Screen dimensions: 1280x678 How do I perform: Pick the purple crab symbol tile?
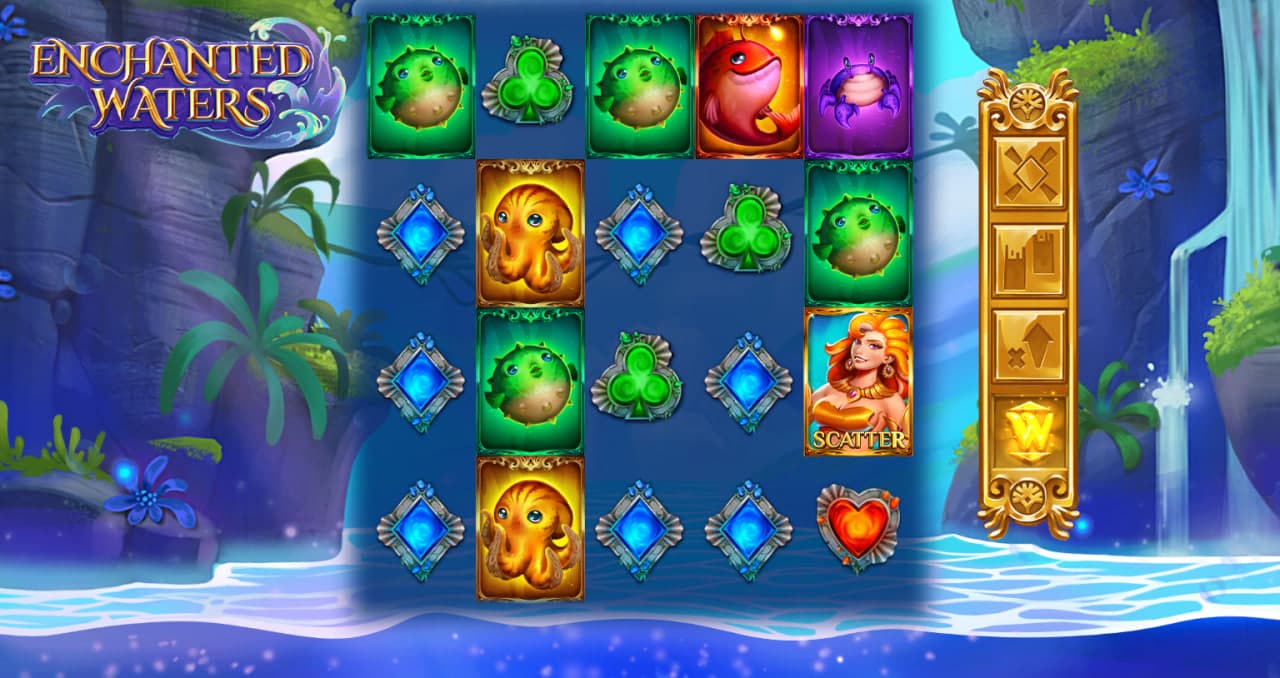(x=858, y=86)
